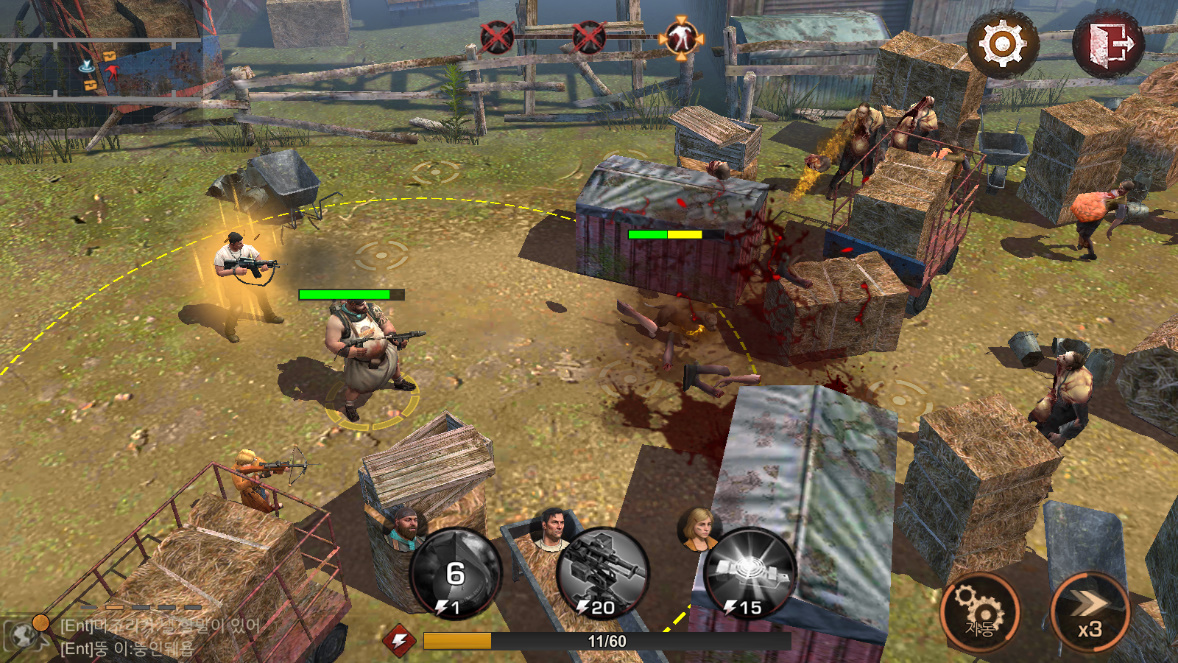Toggle the 자동 auto-battle button
The image size is (1178, 663).
point(979,612)
